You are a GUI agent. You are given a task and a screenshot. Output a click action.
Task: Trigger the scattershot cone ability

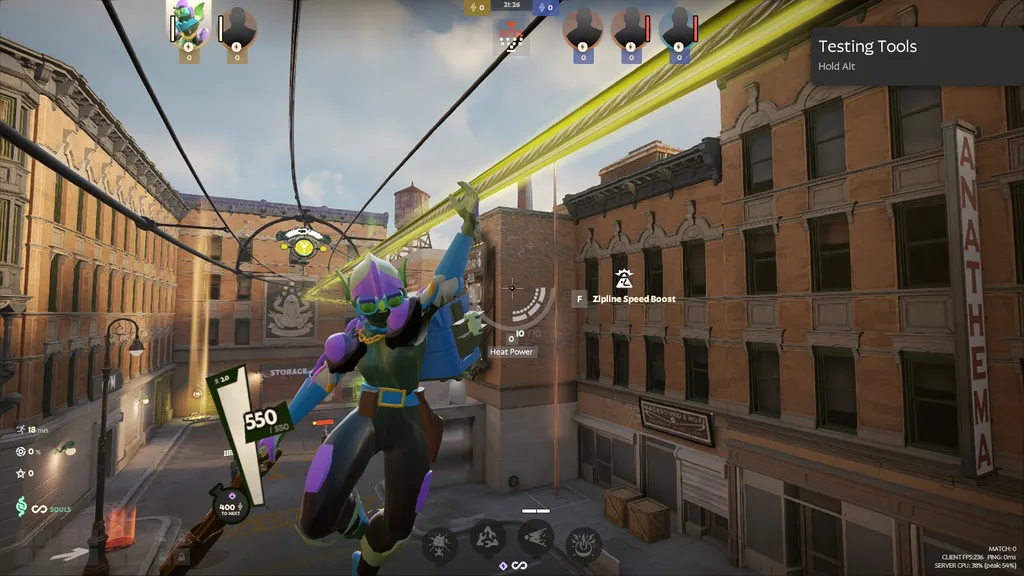535,538
